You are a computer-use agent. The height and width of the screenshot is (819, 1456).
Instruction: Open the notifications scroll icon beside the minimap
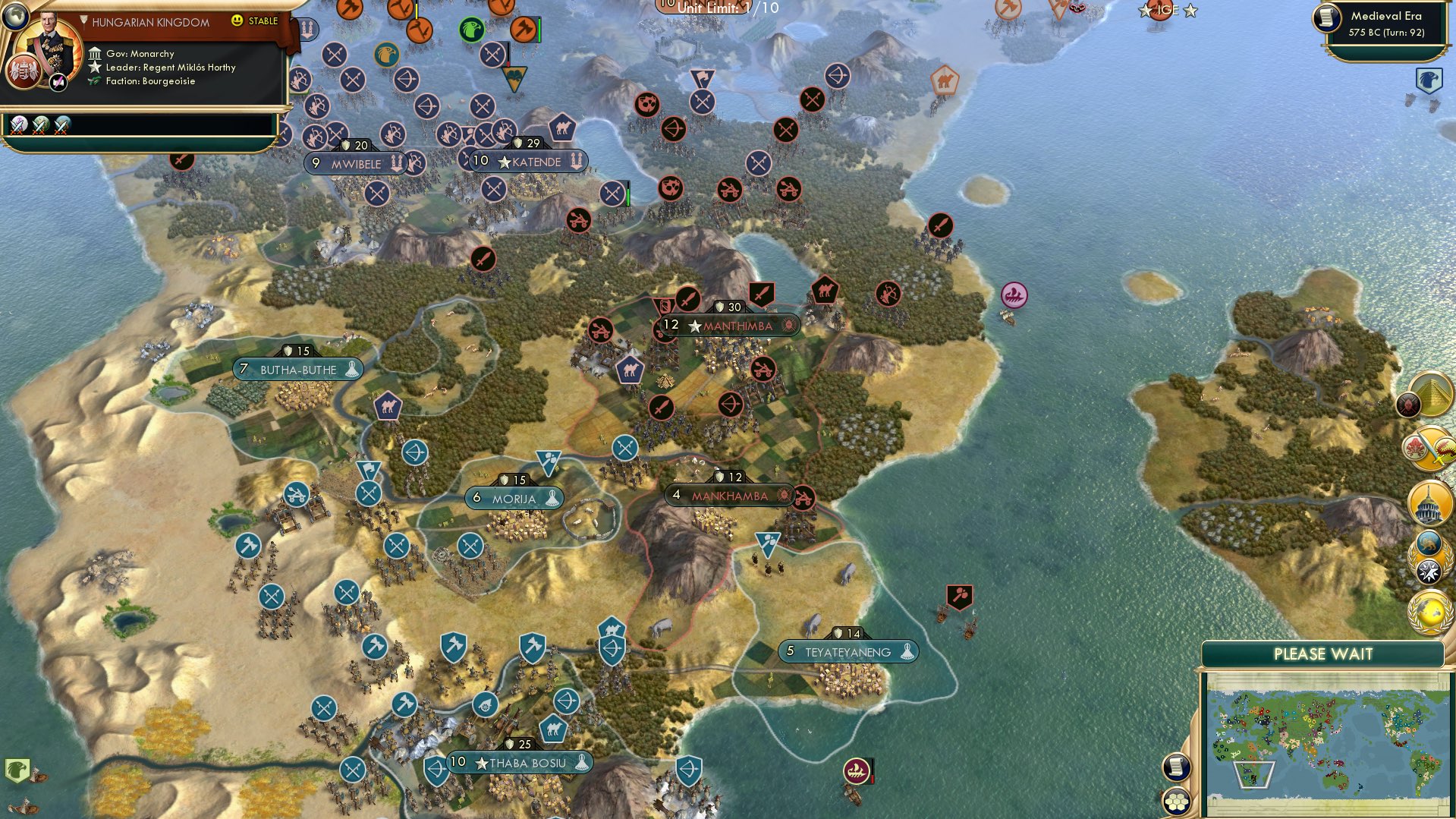coord(1177,768)
